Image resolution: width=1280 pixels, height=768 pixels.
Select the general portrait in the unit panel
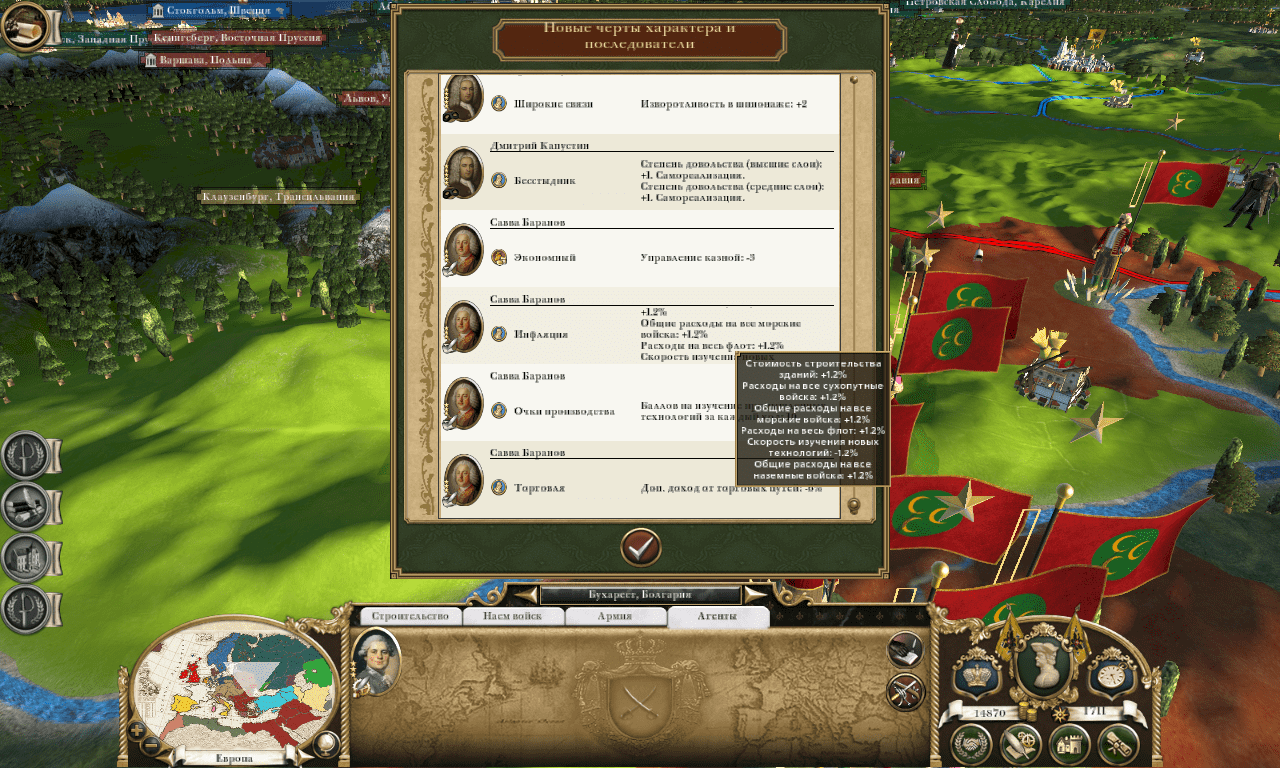pyautogui.click(x=376, y=661)
